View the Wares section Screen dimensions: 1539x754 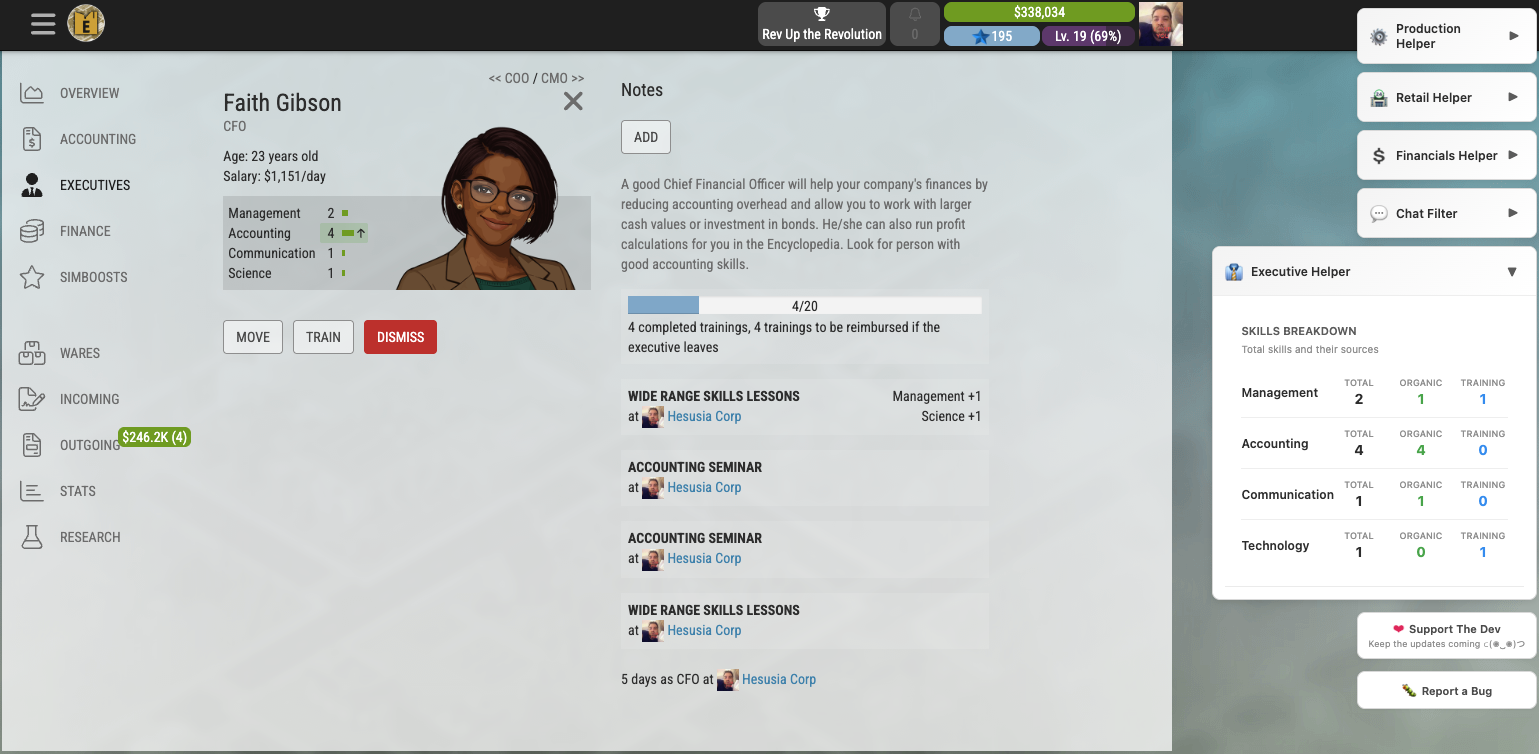click(x=80, y=353)
